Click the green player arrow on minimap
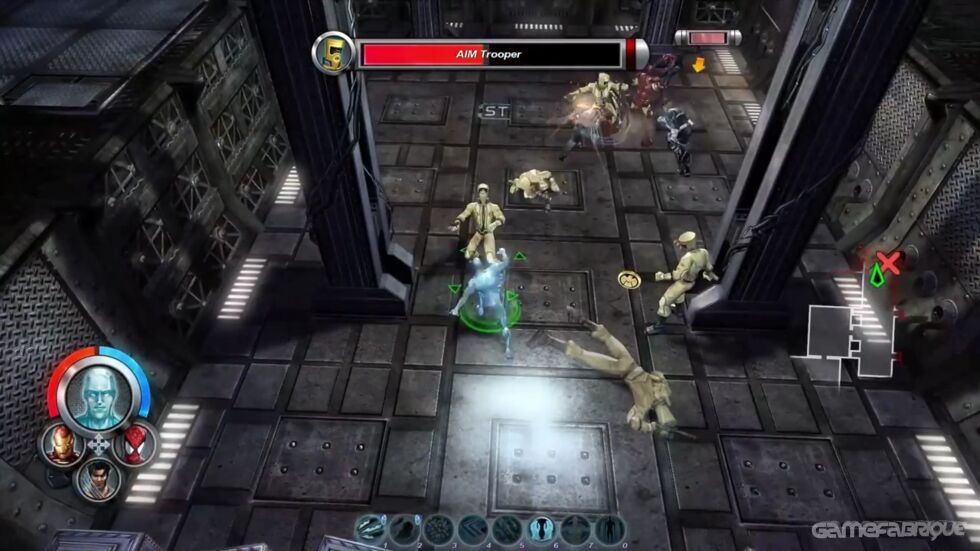 [x=877, y=274]
